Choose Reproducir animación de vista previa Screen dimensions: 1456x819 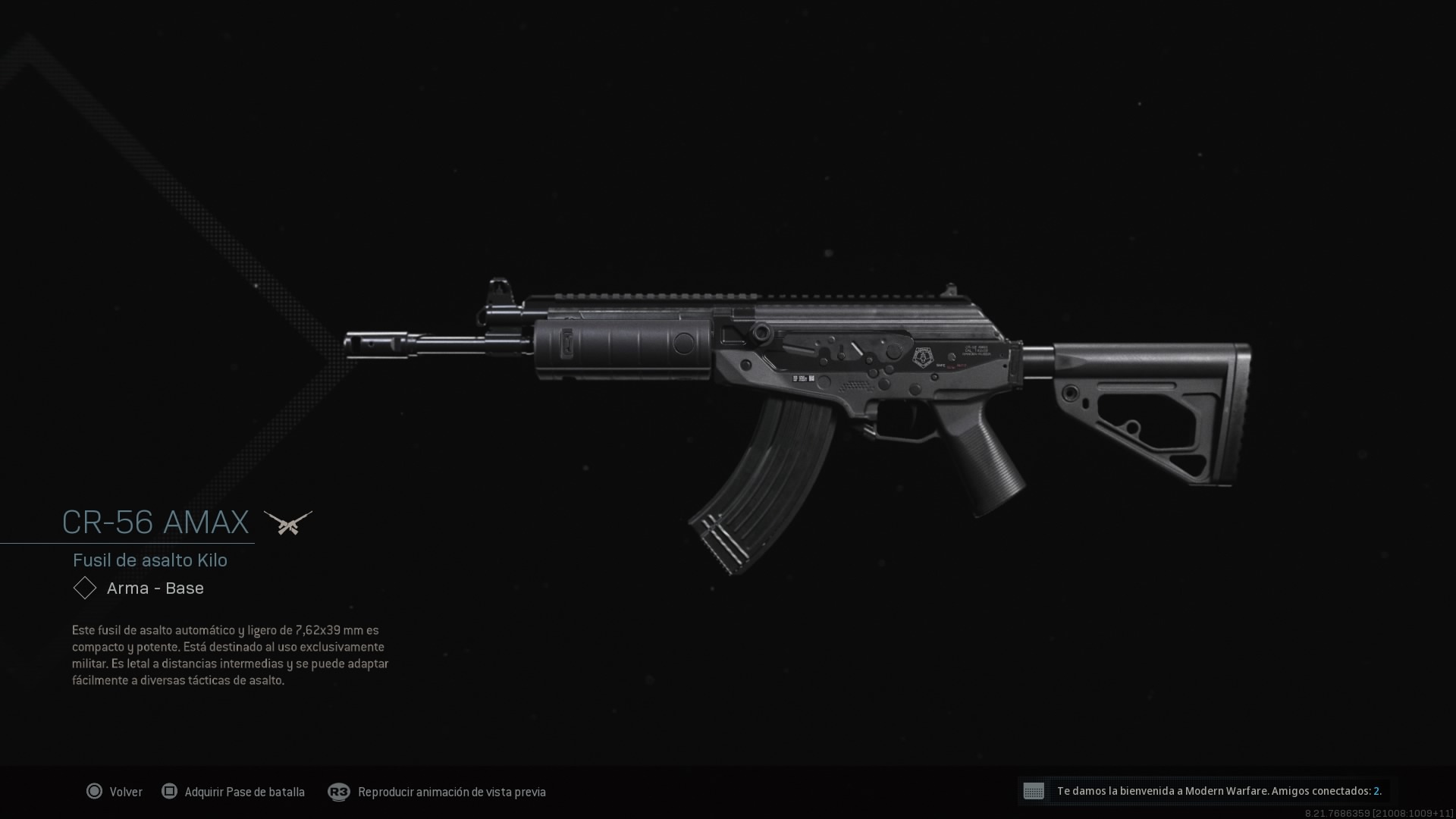[x=438, y=792]
